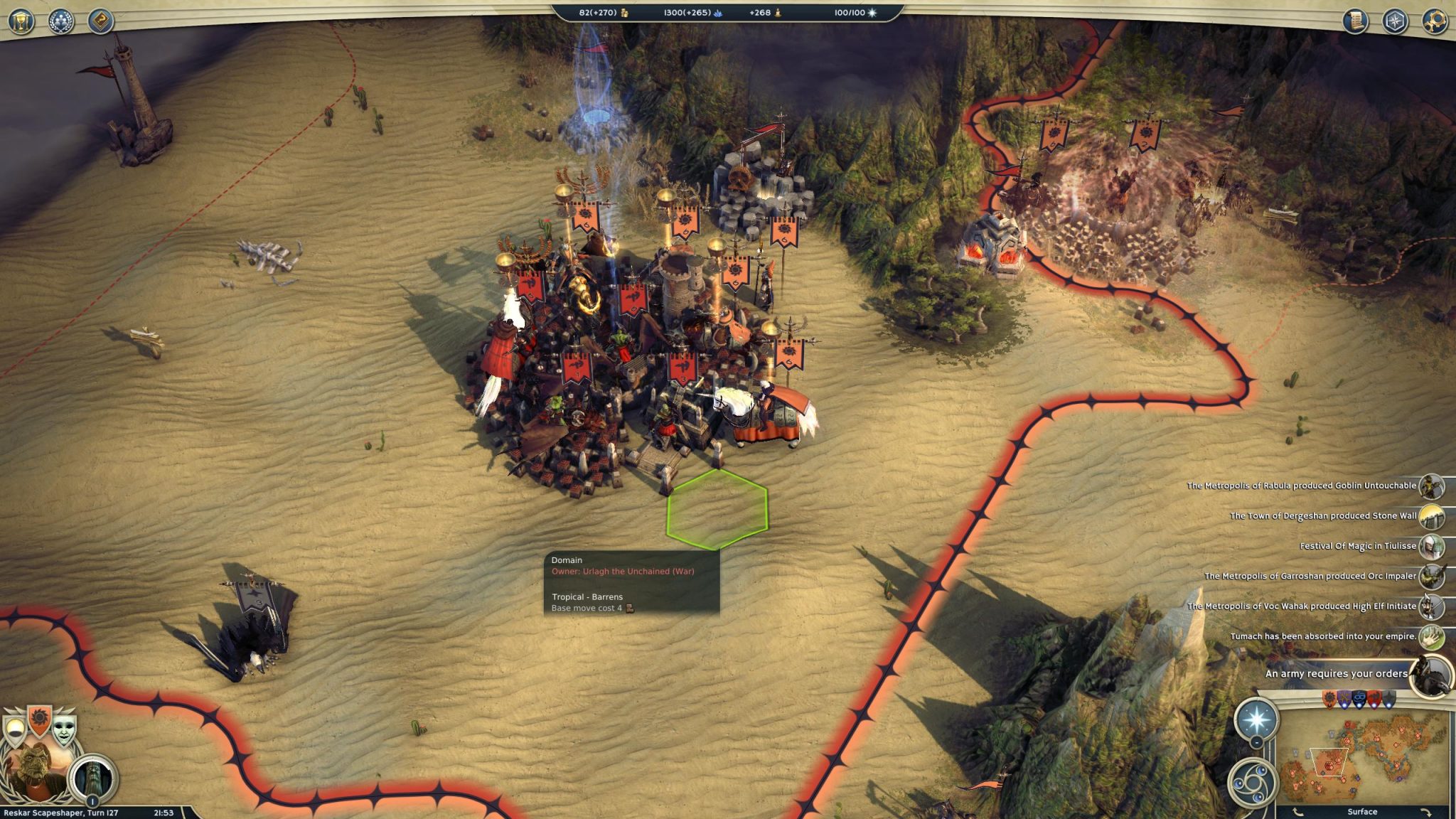Open the trophy goblet icon in top bar
The height and width of the screenshot is (819, 1456).
[x=21, y=21]
